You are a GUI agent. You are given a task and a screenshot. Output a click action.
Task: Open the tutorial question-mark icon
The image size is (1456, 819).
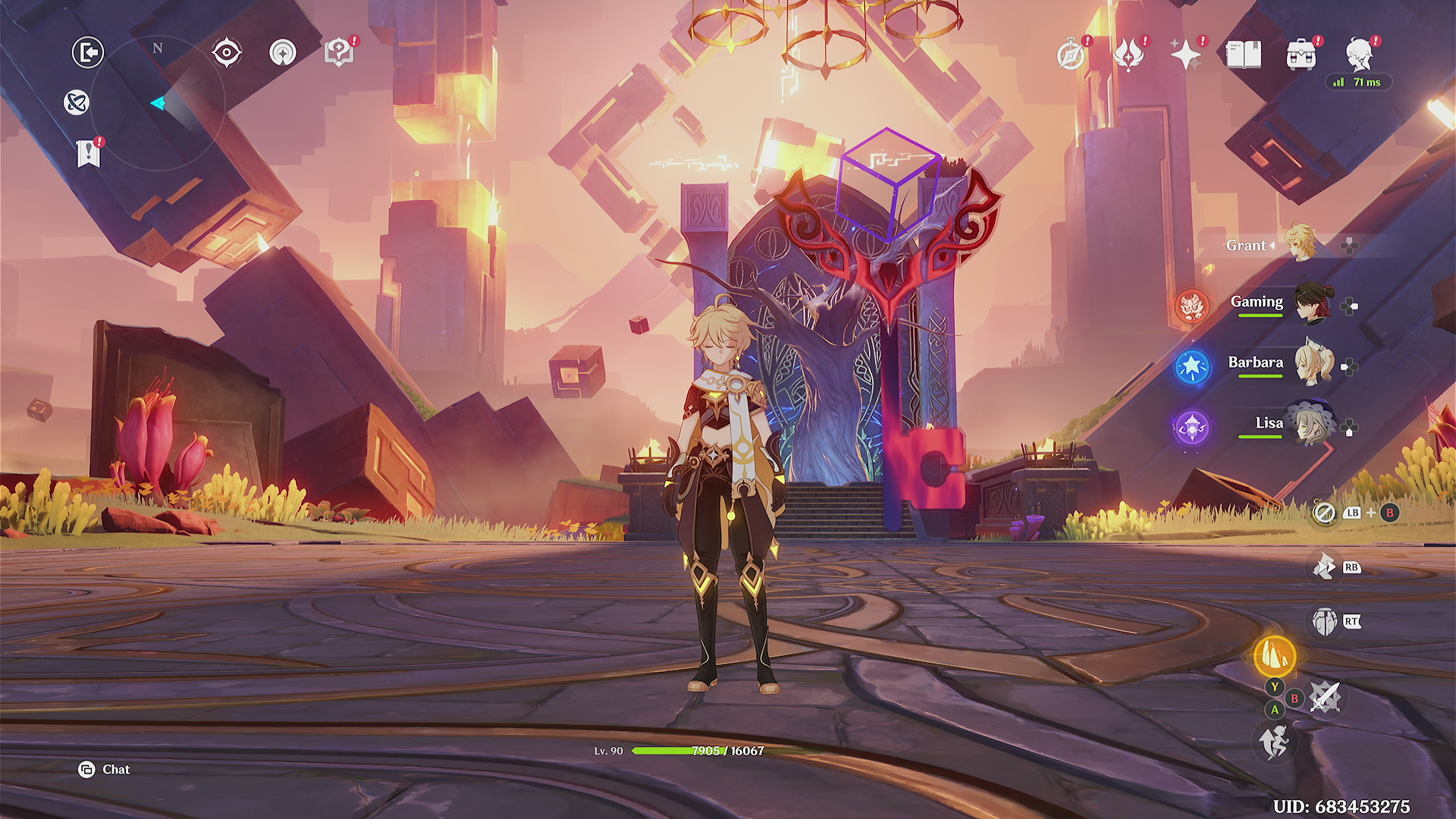(339, 52)
